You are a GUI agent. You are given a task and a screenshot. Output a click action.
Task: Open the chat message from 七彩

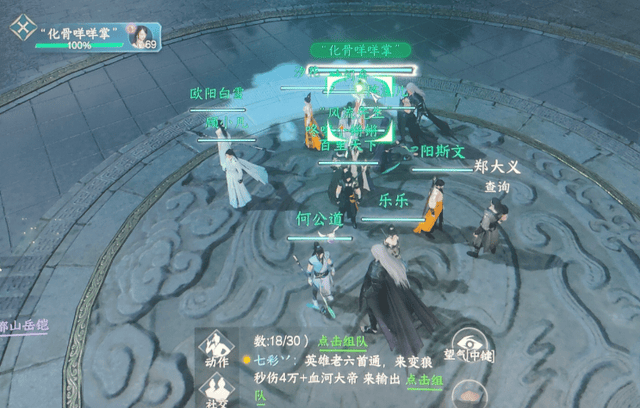330,357
